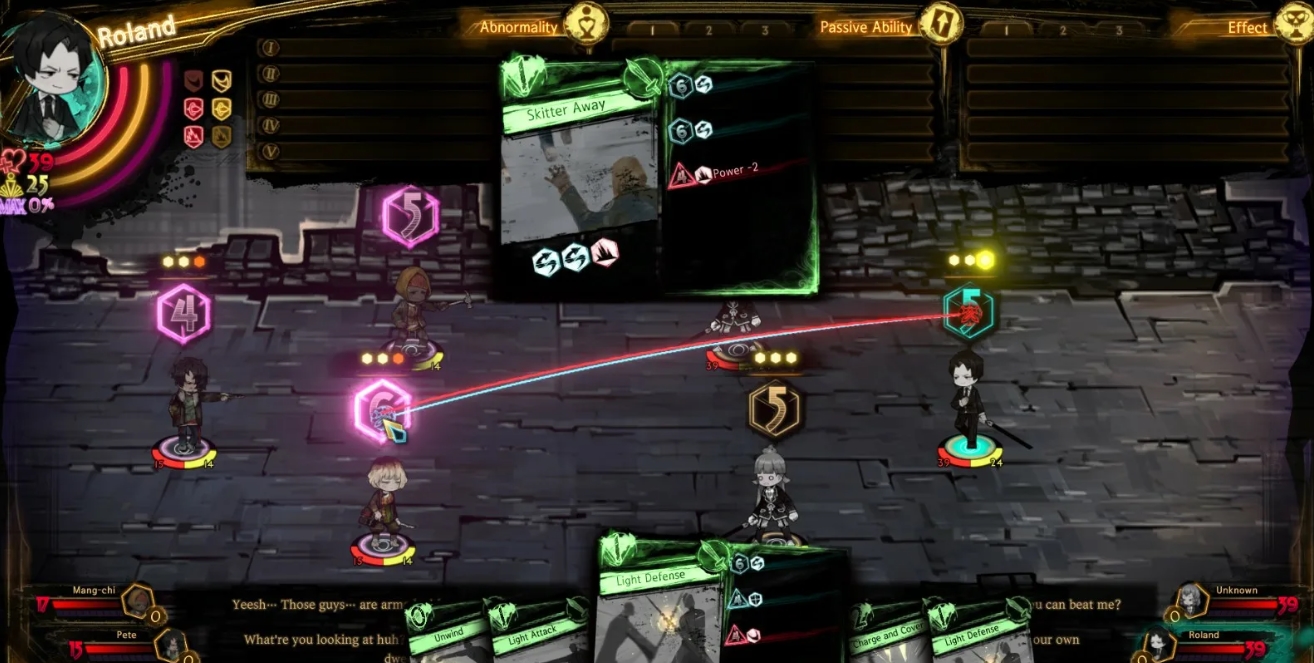Click the pink speed die showing 5

coord(410,217)
